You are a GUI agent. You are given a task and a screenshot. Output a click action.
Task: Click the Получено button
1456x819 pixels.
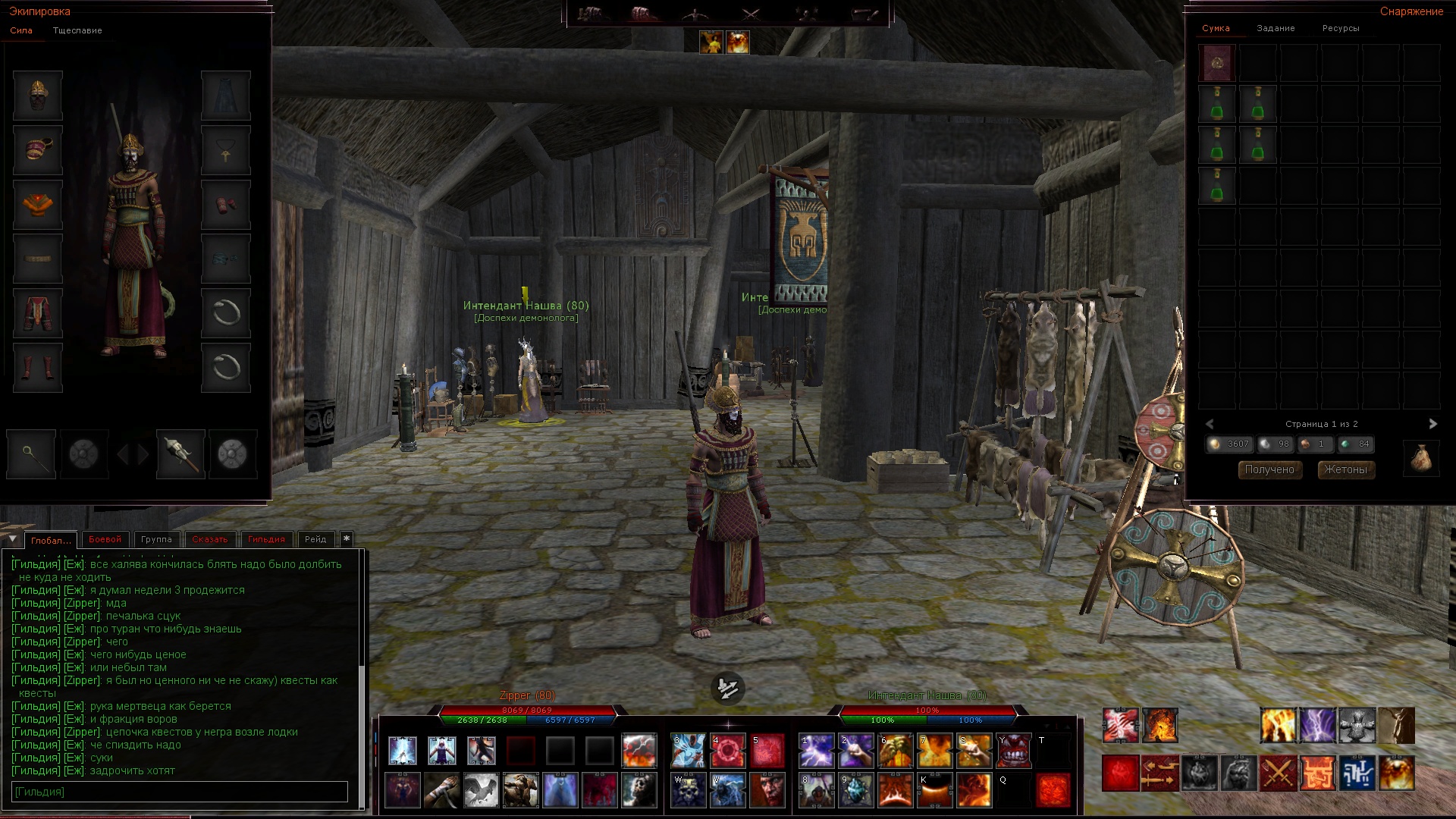(1269, 470)
